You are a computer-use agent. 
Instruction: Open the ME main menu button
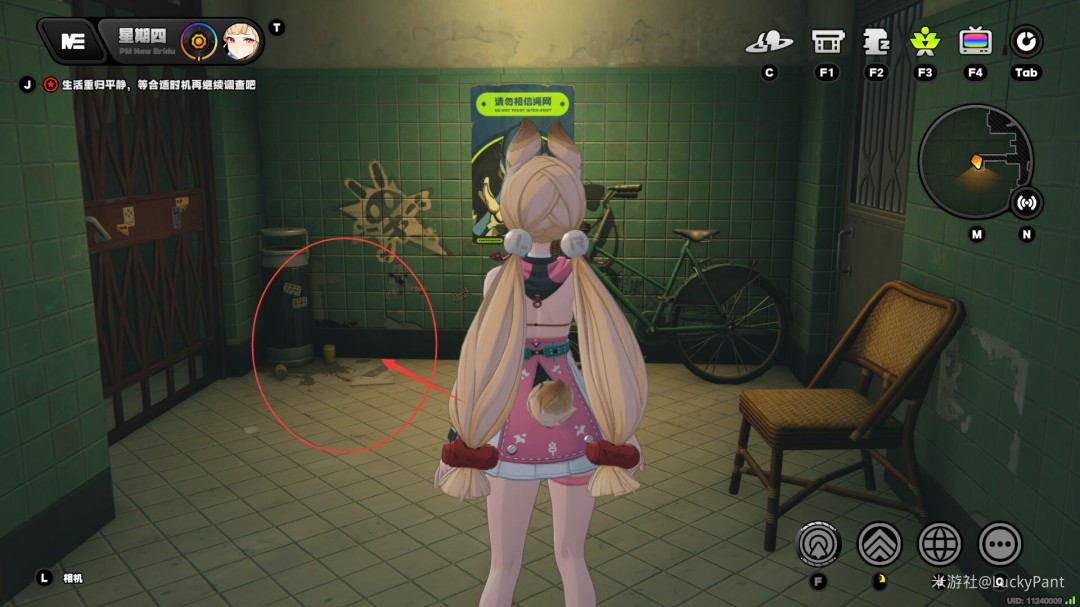click(x=72, y=41)
